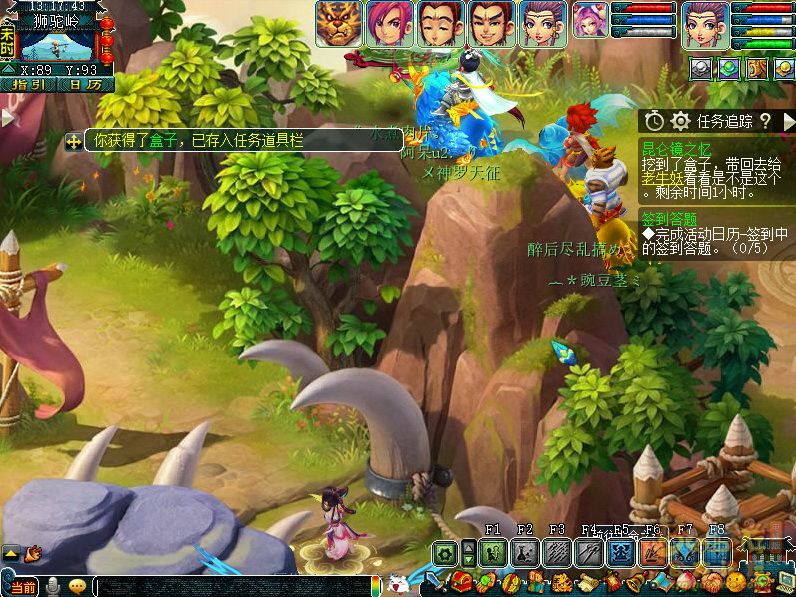Click the question mark help in quest tracker
This screenshot has height=597, width=796.
(765, 121)
